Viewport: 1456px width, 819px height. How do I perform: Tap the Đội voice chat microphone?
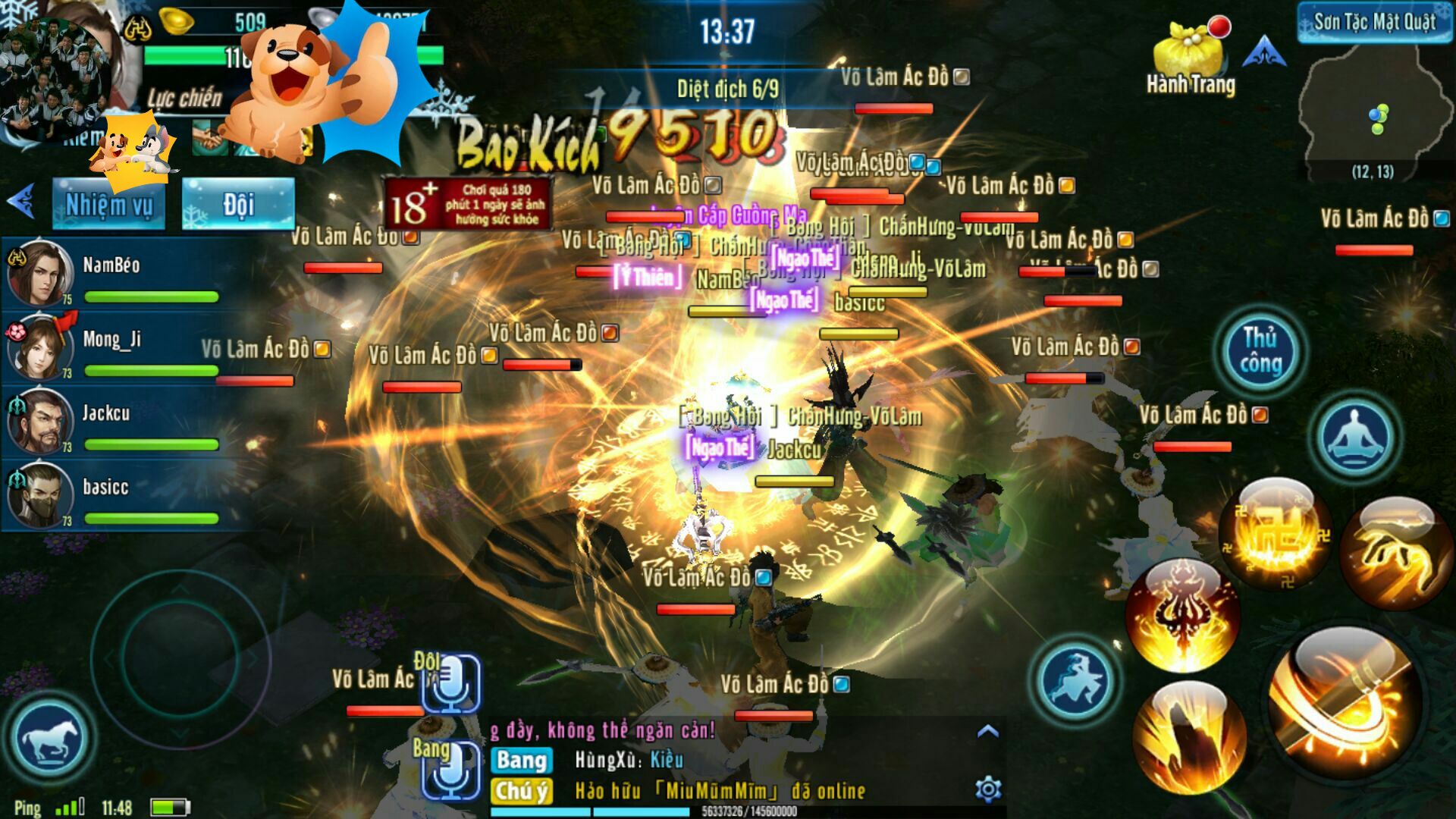451,682
